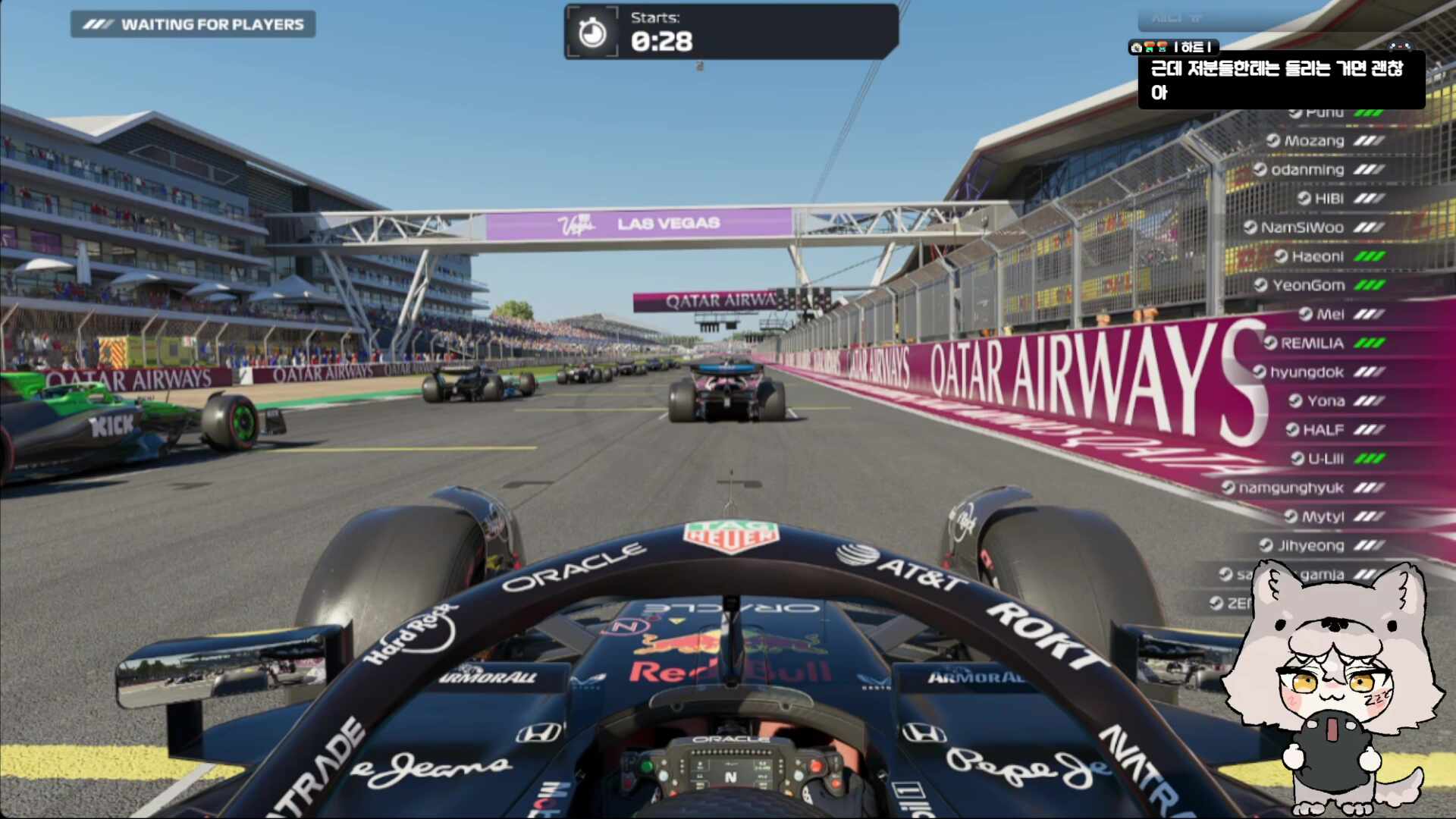Select hyungdok from the lobby list
Screen dimensions: 1456x819
1307,372
